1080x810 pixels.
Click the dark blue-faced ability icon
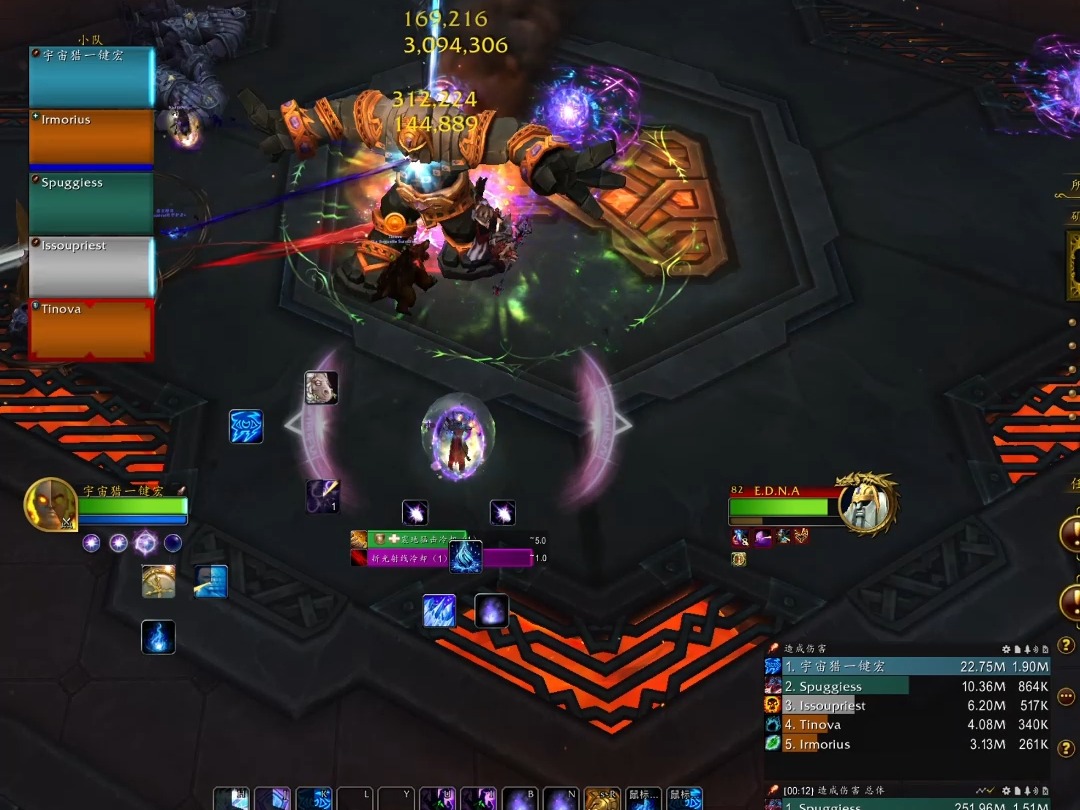click(x=212, y=582)
